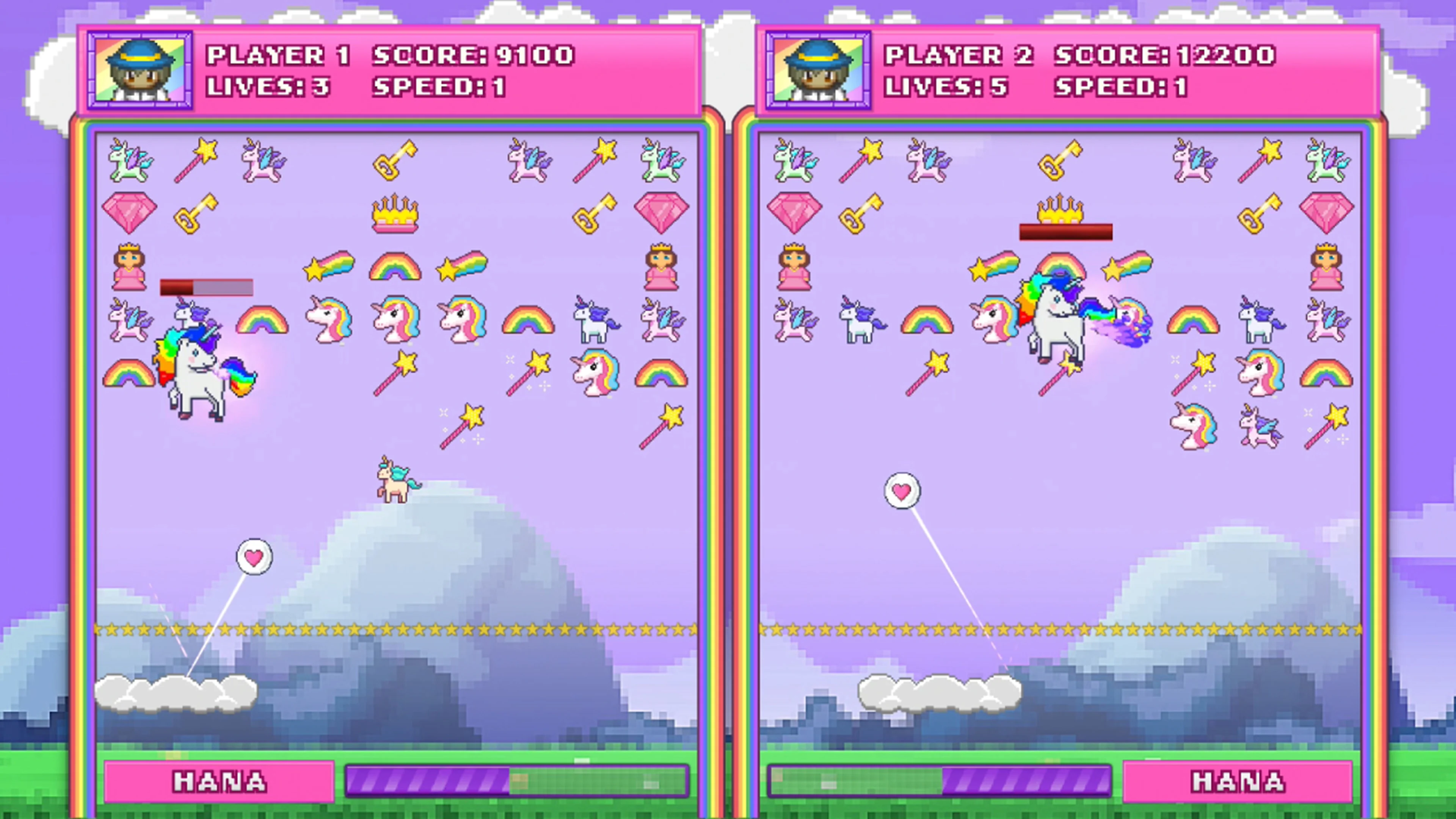This screenshot has height=819, width=1456.
Task: Click the HANA name plate under Player 1
Action: click(x=219, y=782)
